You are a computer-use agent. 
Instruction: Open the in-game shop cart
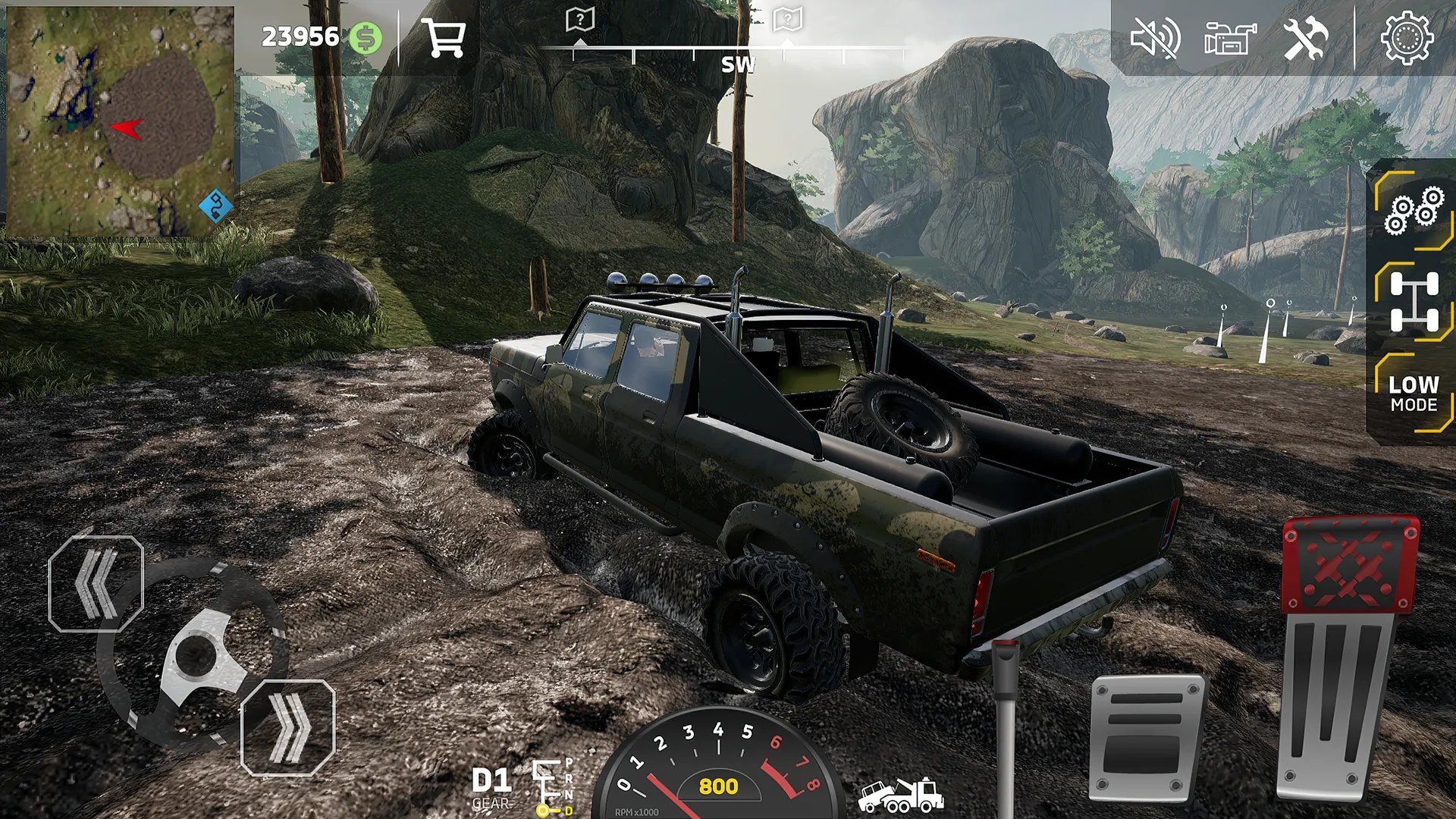click(x=446, y=39)
